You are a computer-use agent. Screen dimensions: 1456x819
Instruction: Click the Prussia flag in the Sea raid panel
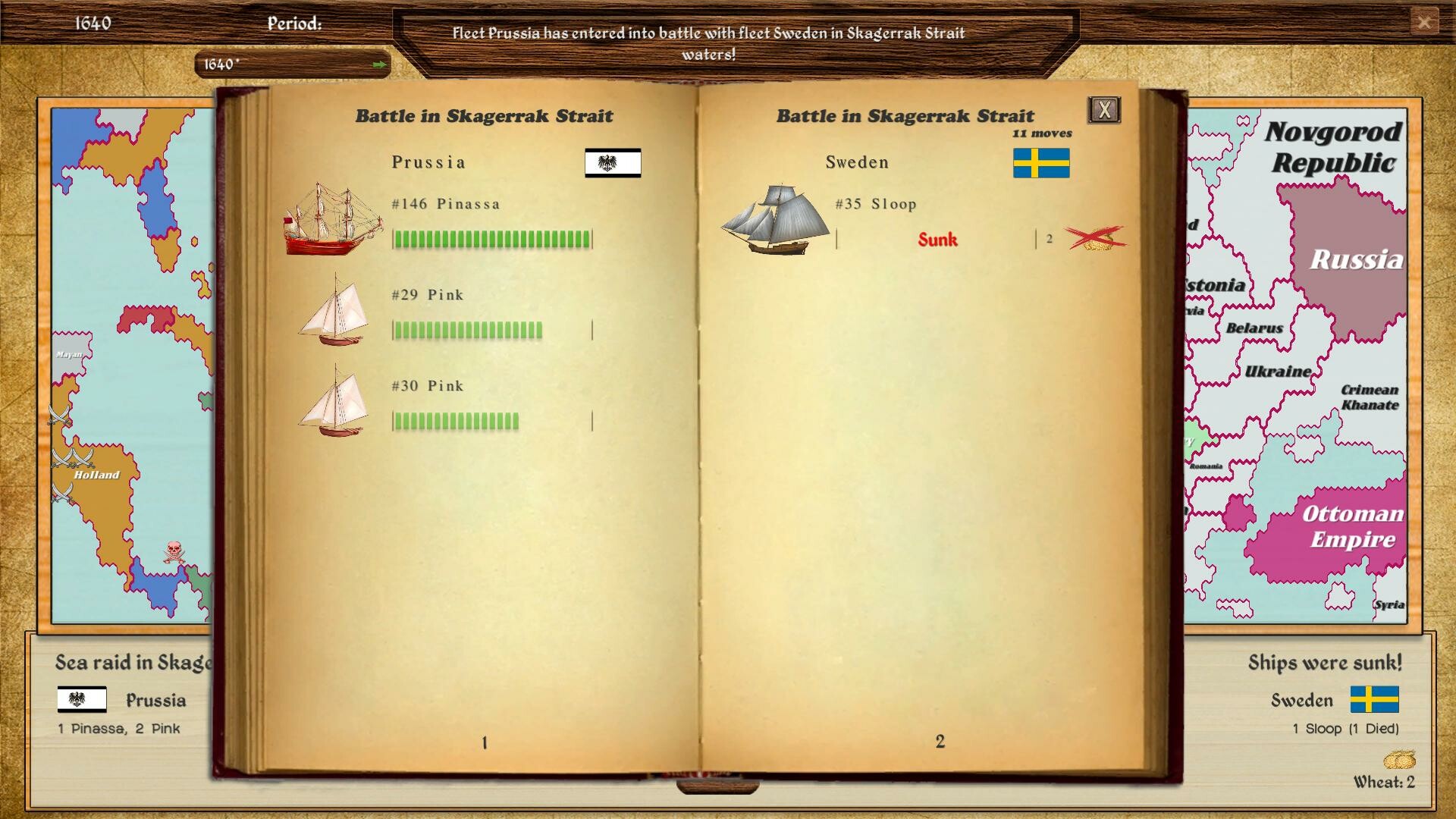click(x=82, y=700)
